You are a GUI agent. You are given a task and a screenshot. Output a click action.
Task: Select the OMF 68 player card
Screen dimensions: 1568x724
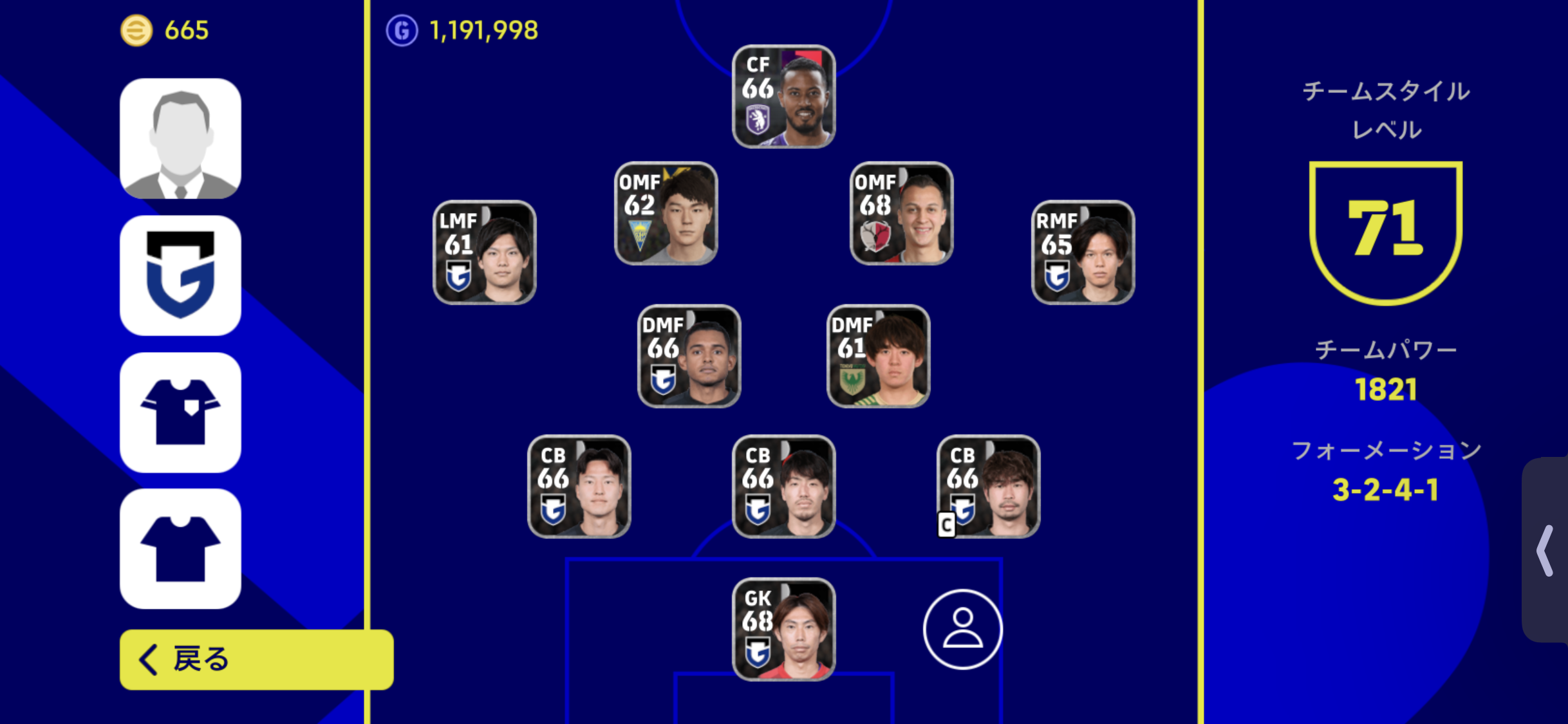click(901, 214)
